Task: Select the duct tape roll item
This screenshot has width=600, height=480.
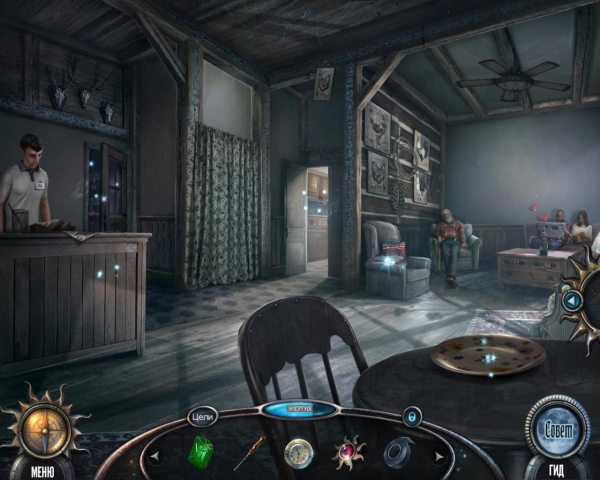Action: (x=397, y=453)
